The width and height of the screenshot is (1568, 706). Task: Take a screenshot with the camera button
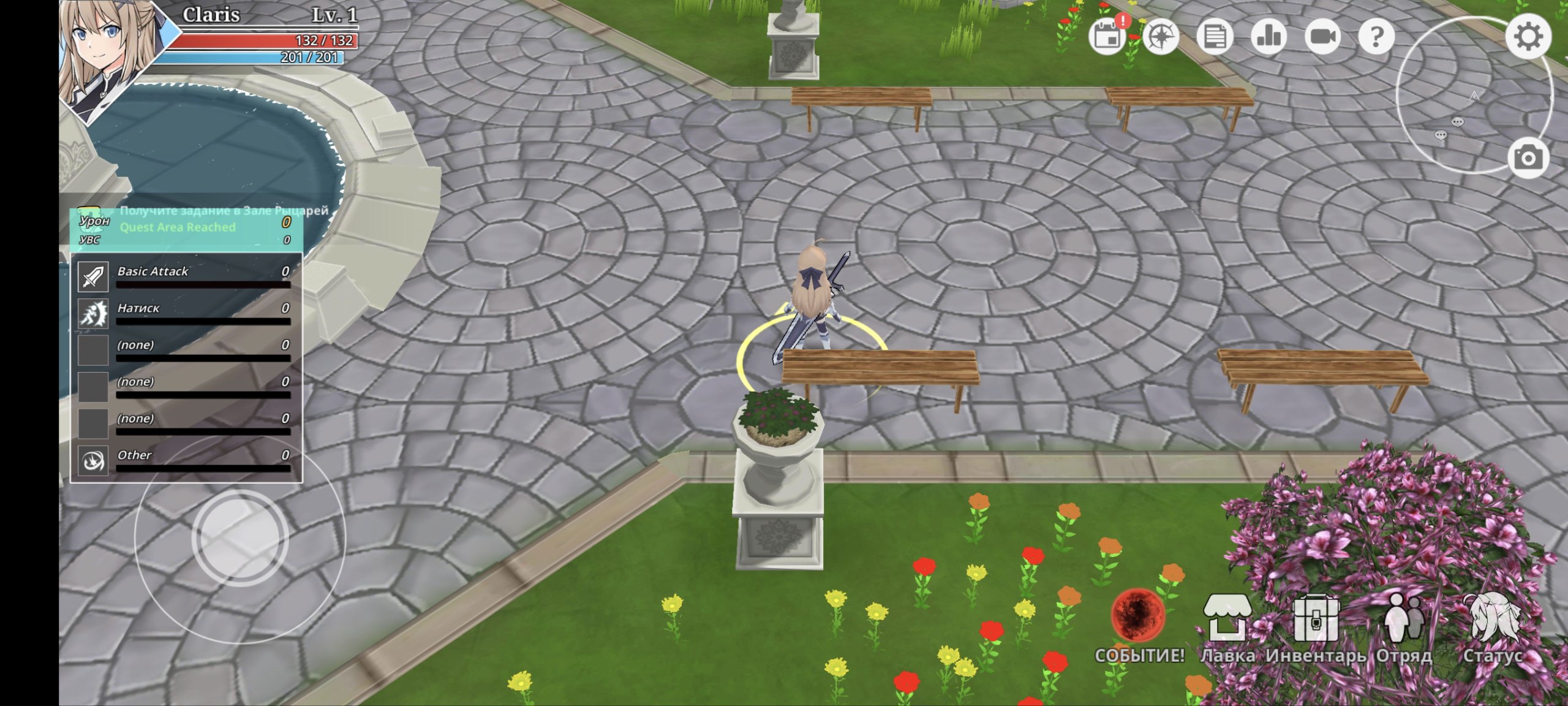pyautogui.click(x=1528, y=158)
